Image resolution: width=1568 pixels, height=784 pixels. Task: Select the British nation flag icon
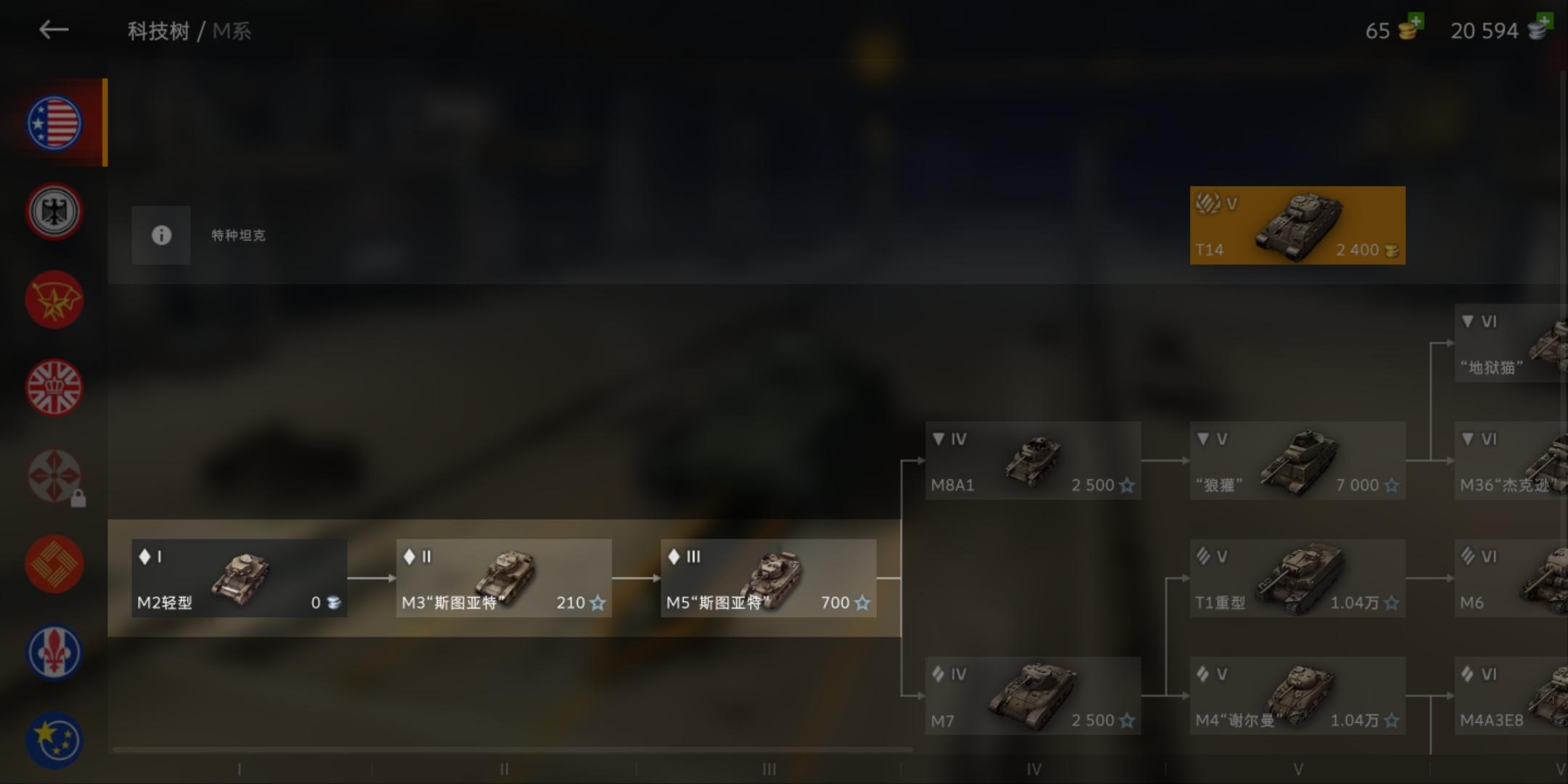click(54, 387)
